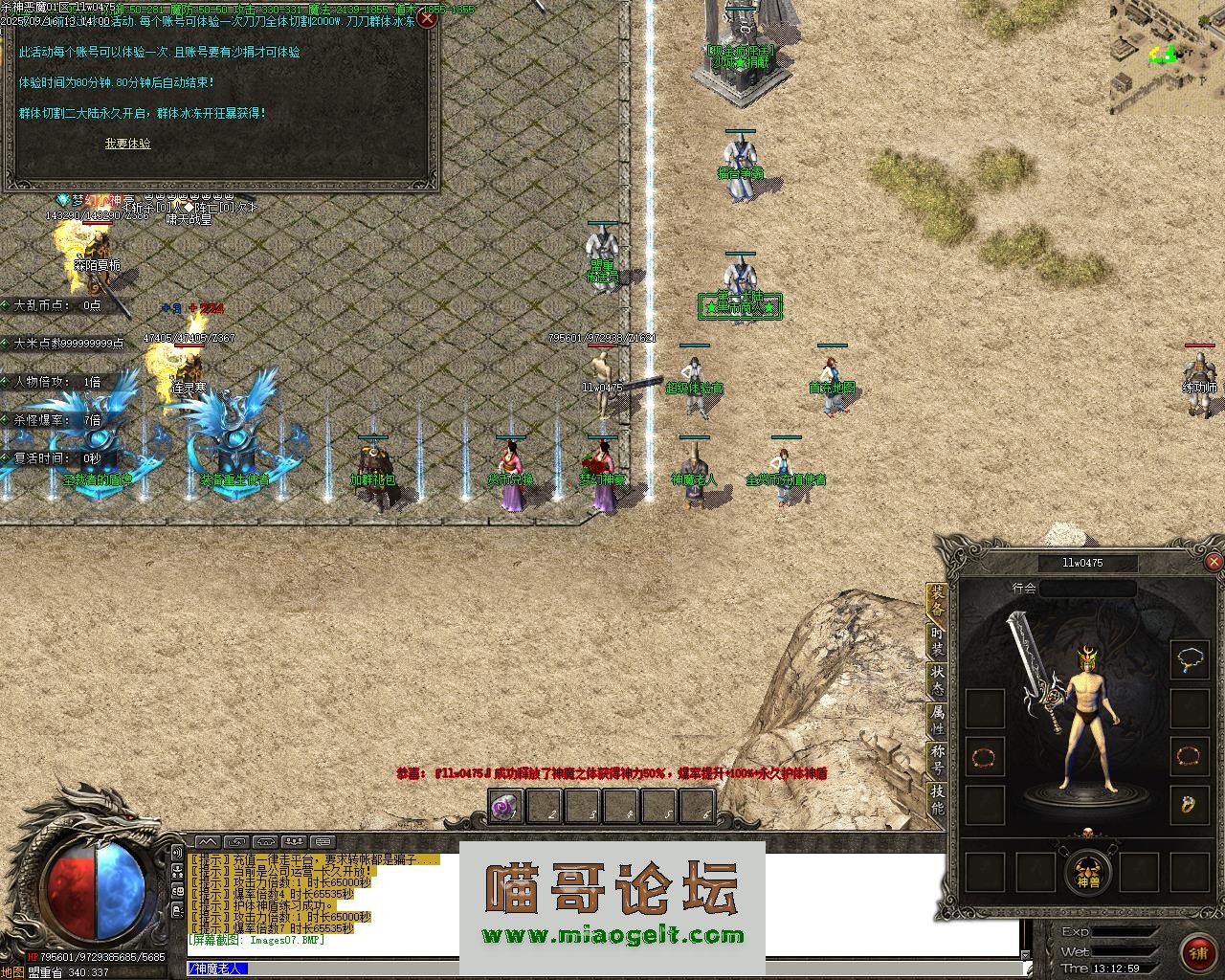Close the character equipment panel
1225x980 pixels.
(1214, 563)
